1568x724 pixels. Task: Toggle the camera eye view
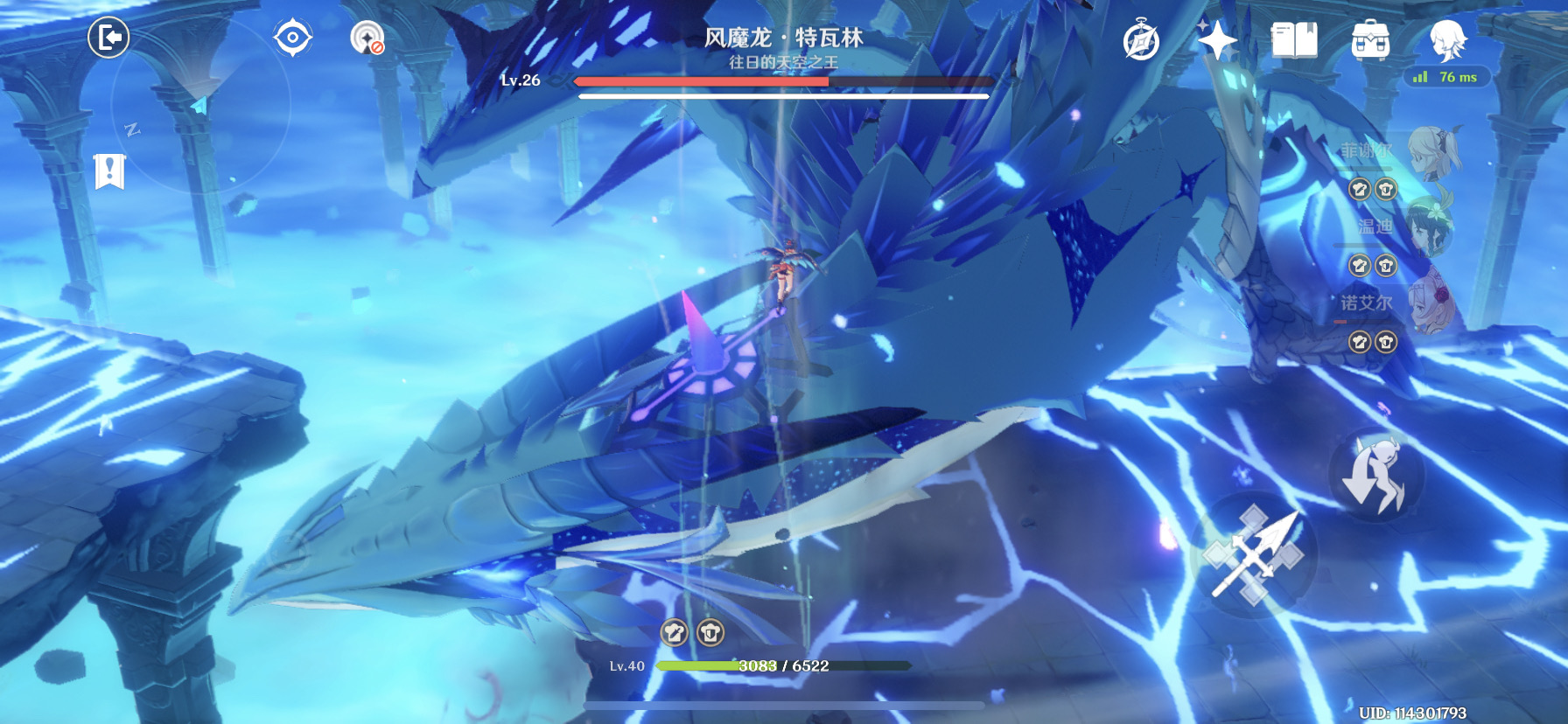(293, 38)
